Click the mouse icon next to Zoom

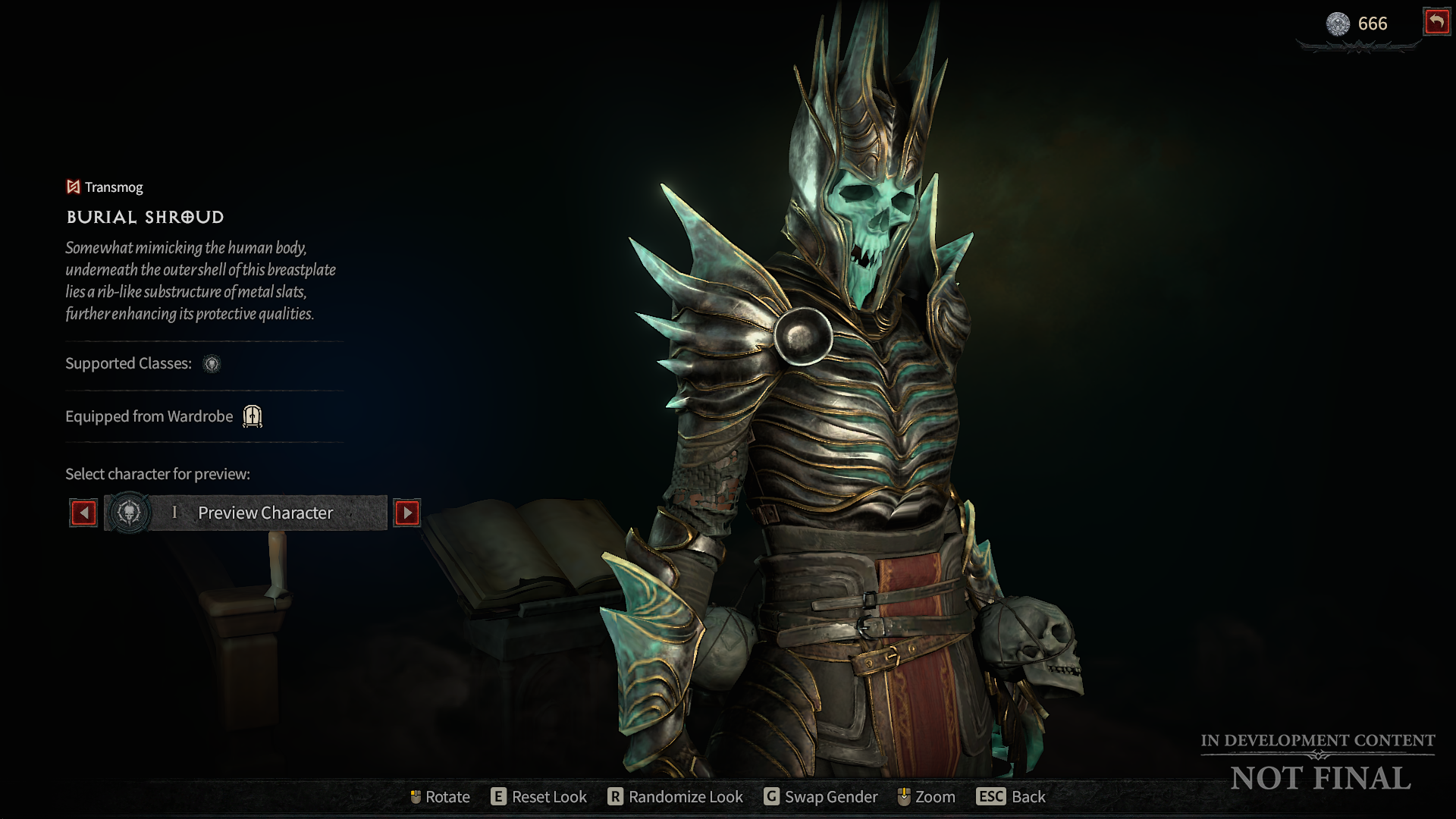click(x=904, y=797)
